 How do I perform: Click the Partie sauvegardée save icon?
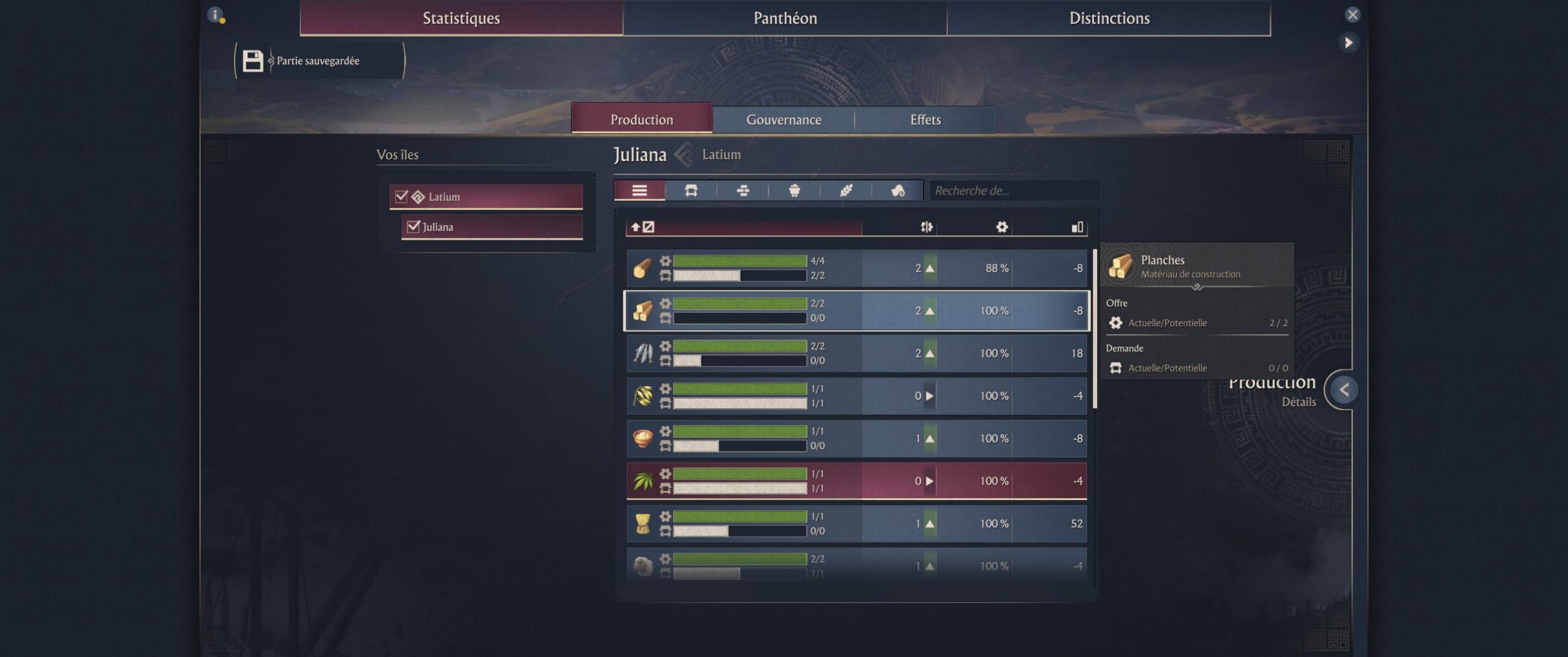[x=252, y=61]
